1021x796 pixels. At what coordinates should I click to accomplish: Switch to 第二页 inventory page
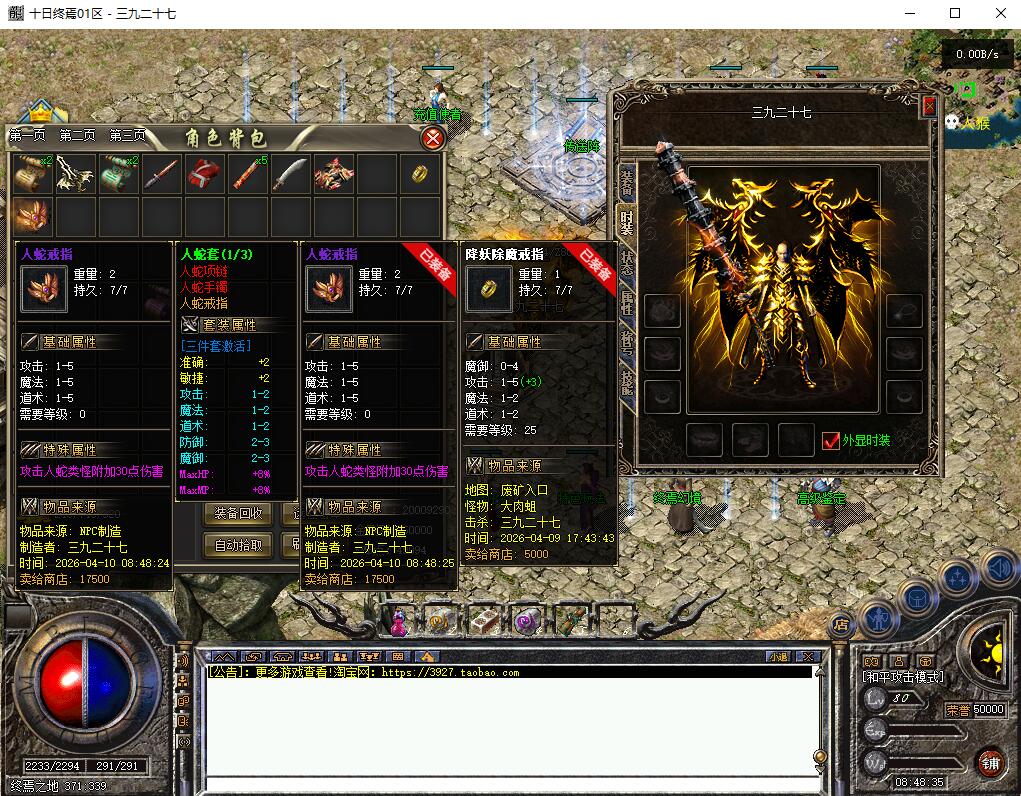(x=77, y=136)
